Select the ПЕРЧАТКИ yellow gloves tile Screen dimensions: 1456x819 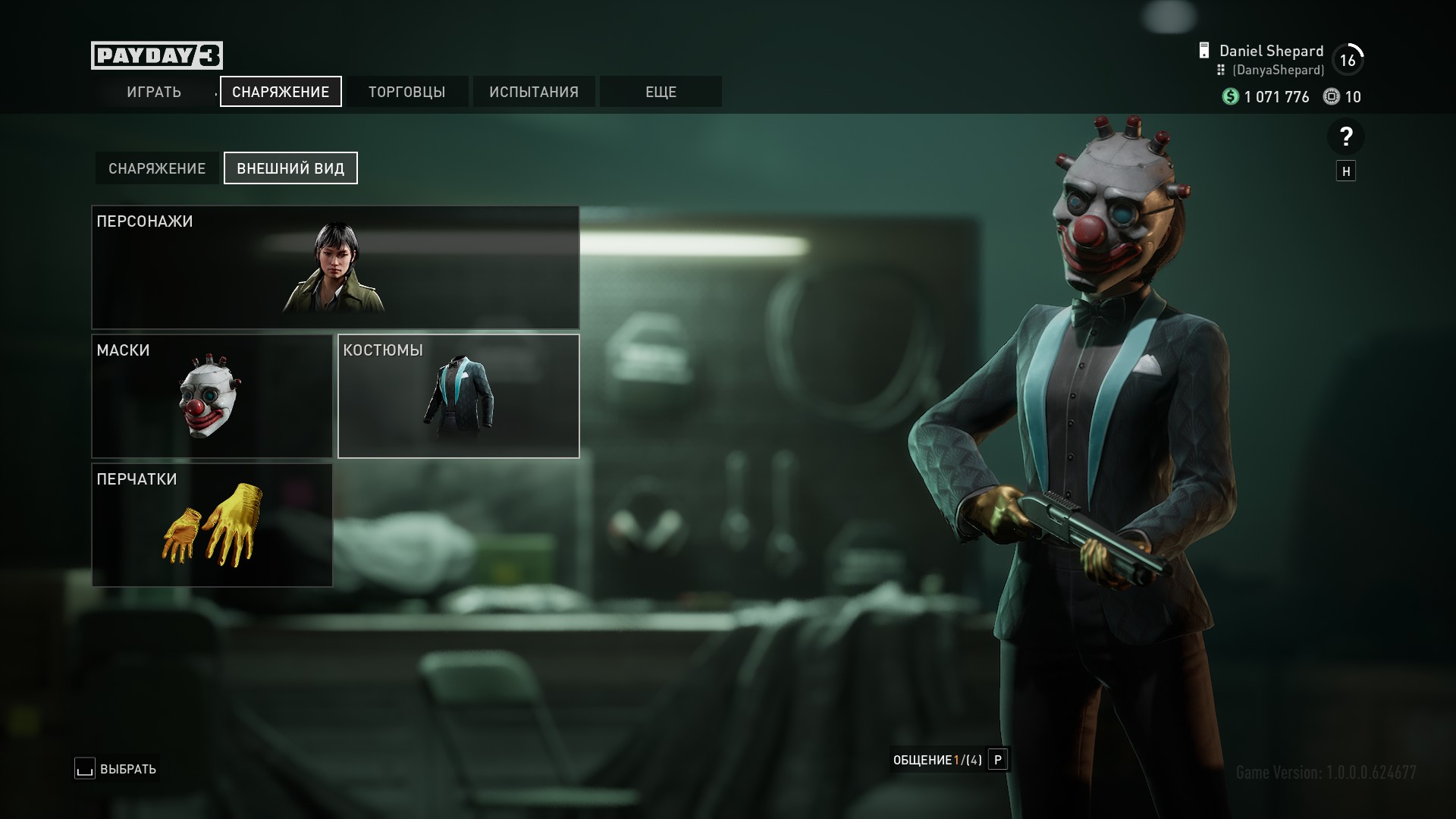click(212, 525)
